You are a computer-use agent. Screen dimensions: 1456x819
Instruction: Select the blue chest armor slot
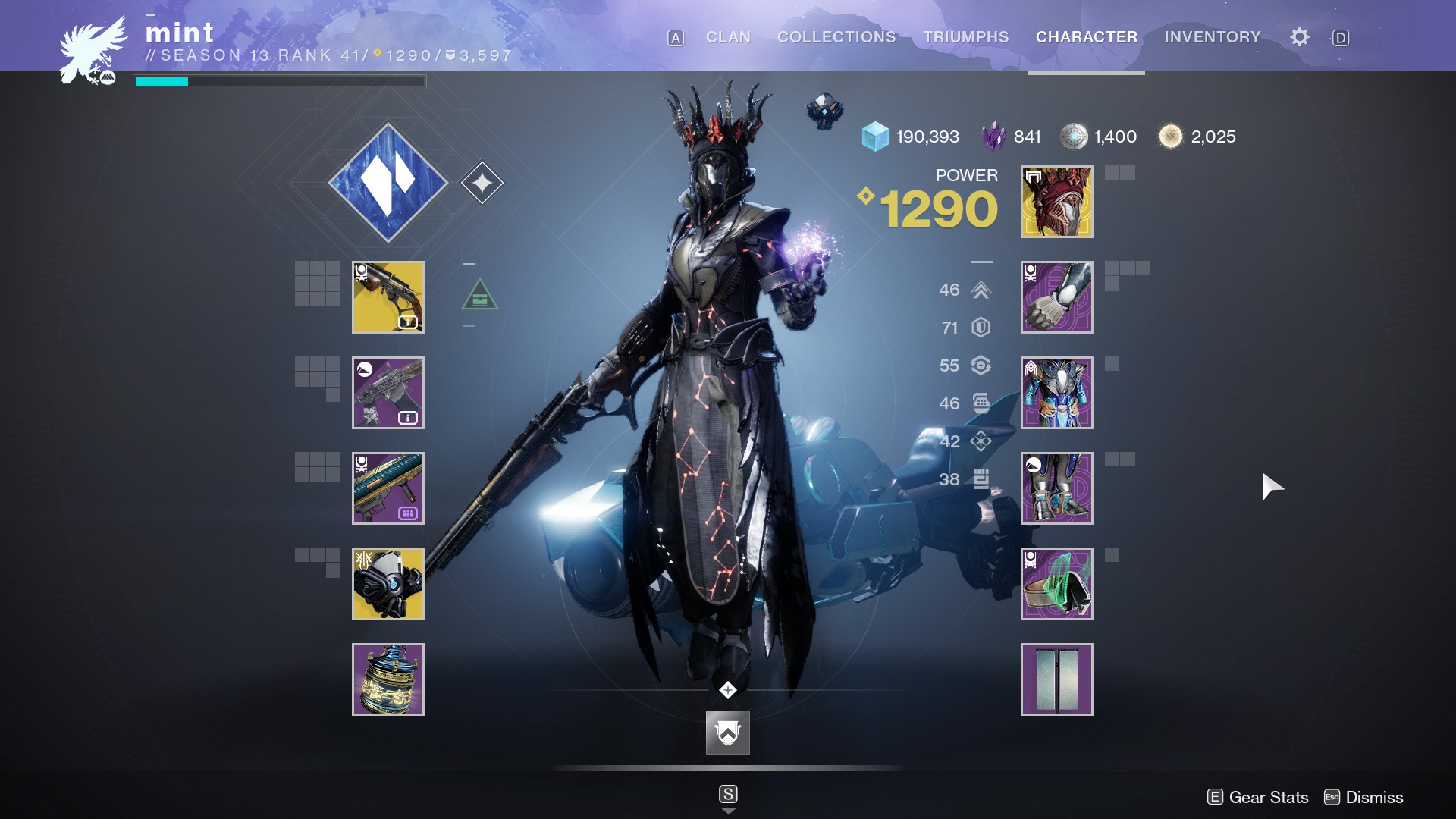tap(1056, 393)
